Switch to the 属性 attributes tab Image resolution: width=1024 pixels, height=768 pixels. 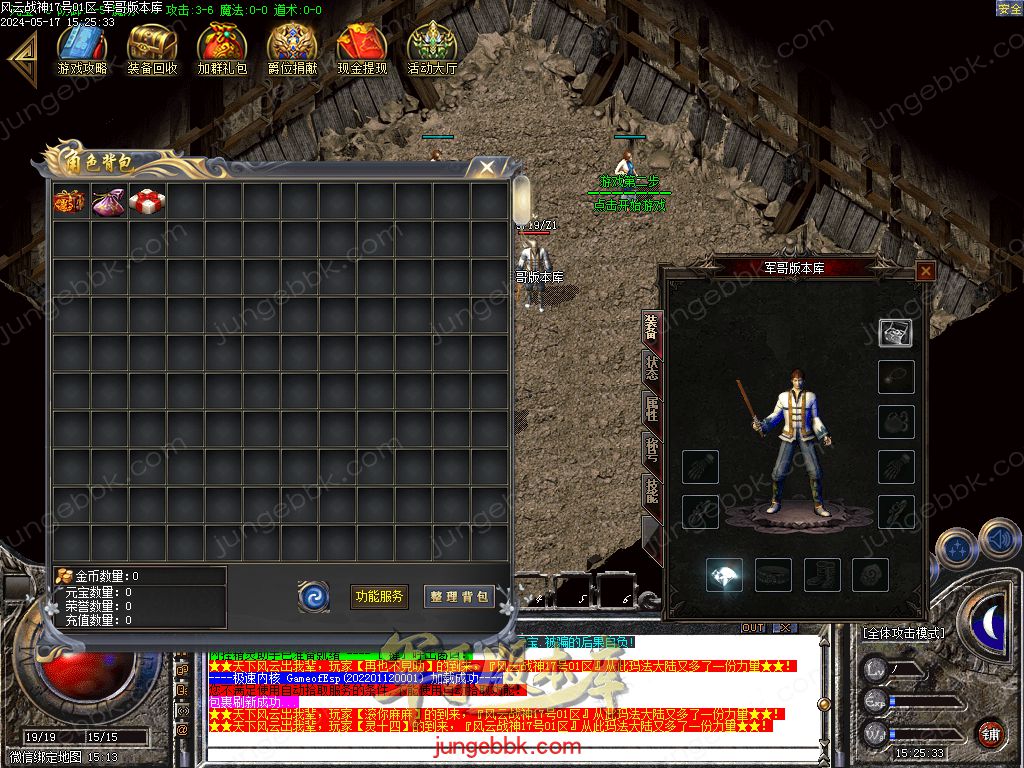click(652, 410)
